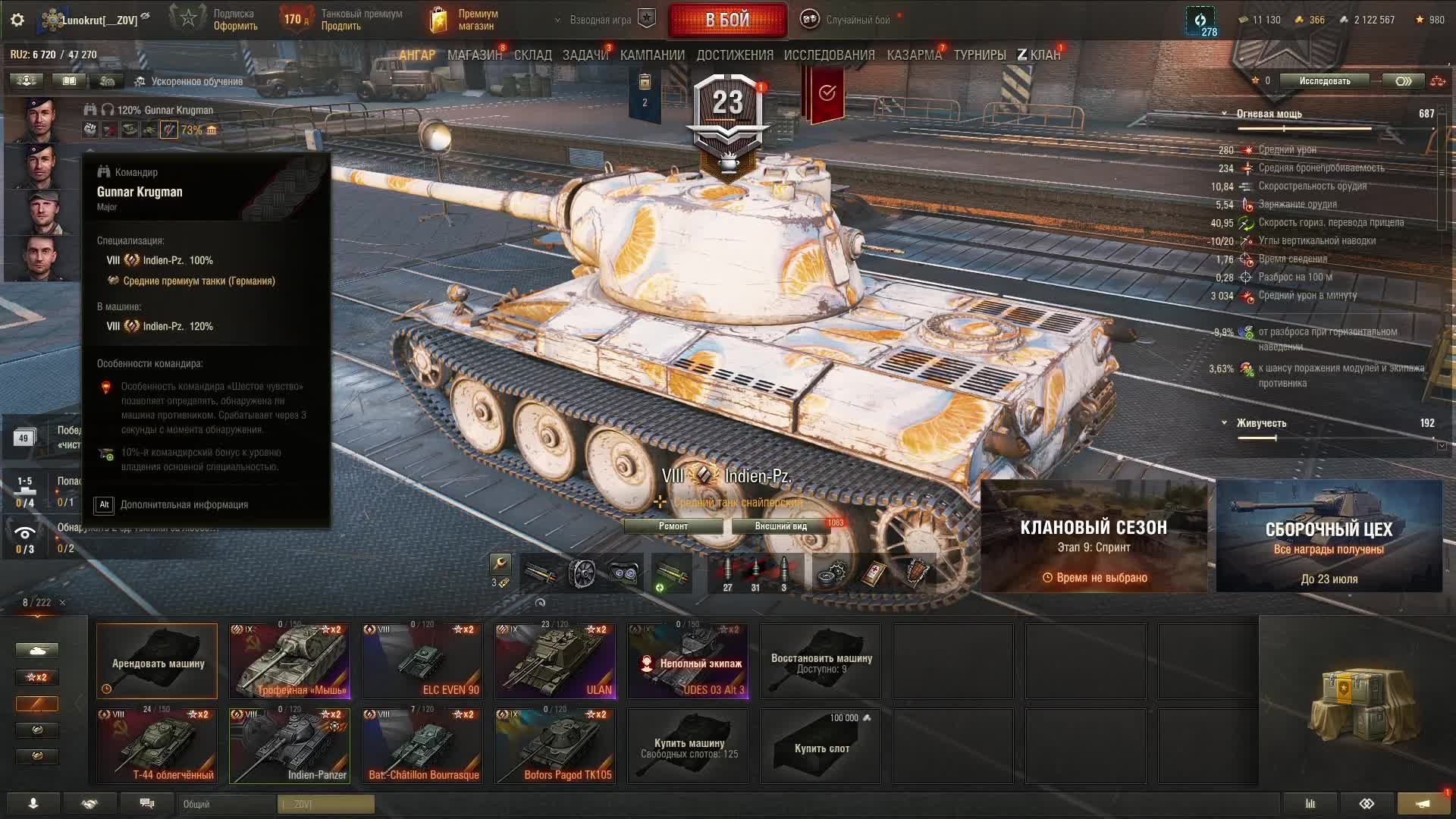Click the Исследовать research button
This screenshot has height=819, width=1456.
click(1324, 81)
